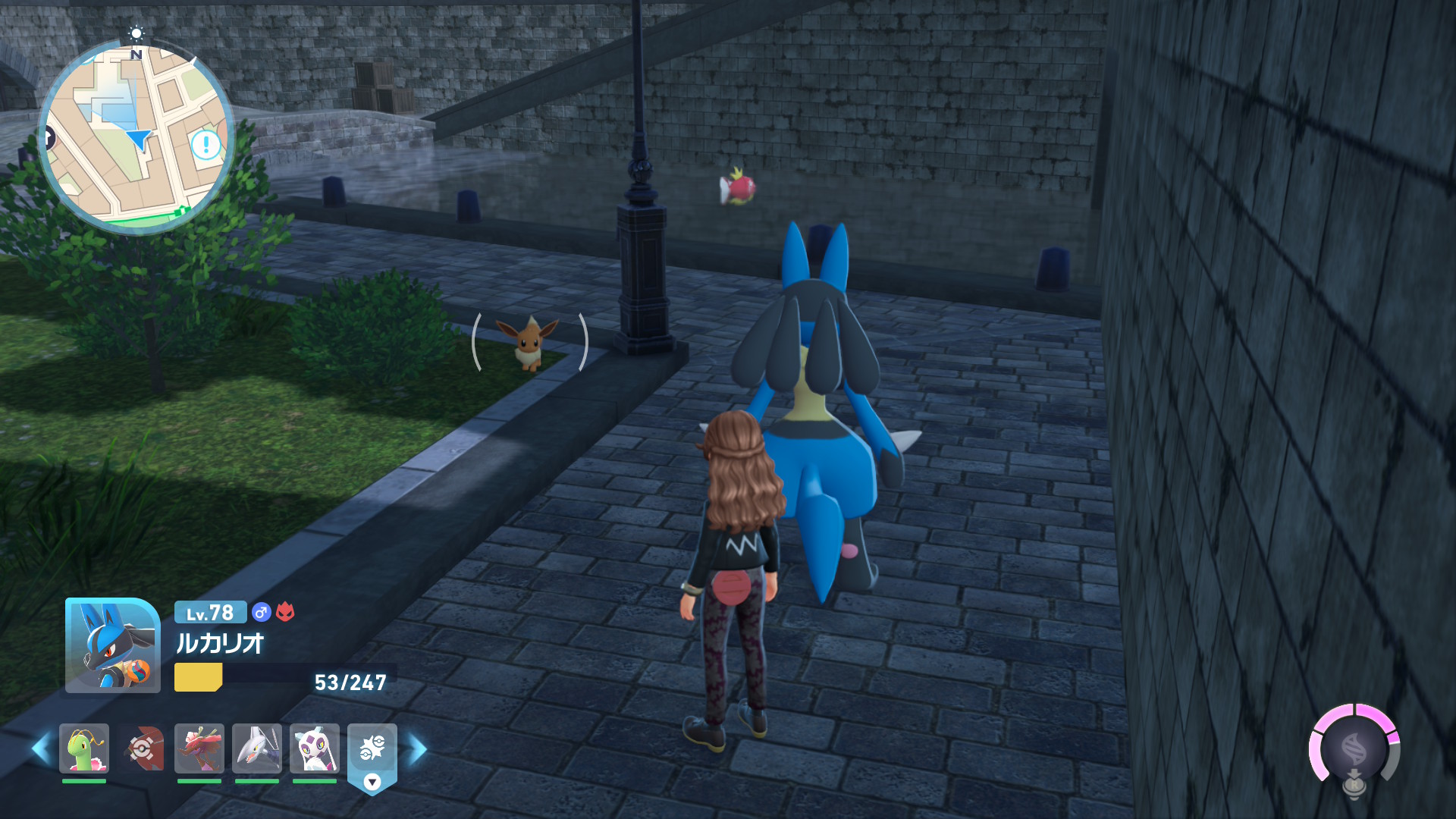Click Lucario's active portrait
The height and width of the screenshot is (819, 1456).
pos(112,645)
